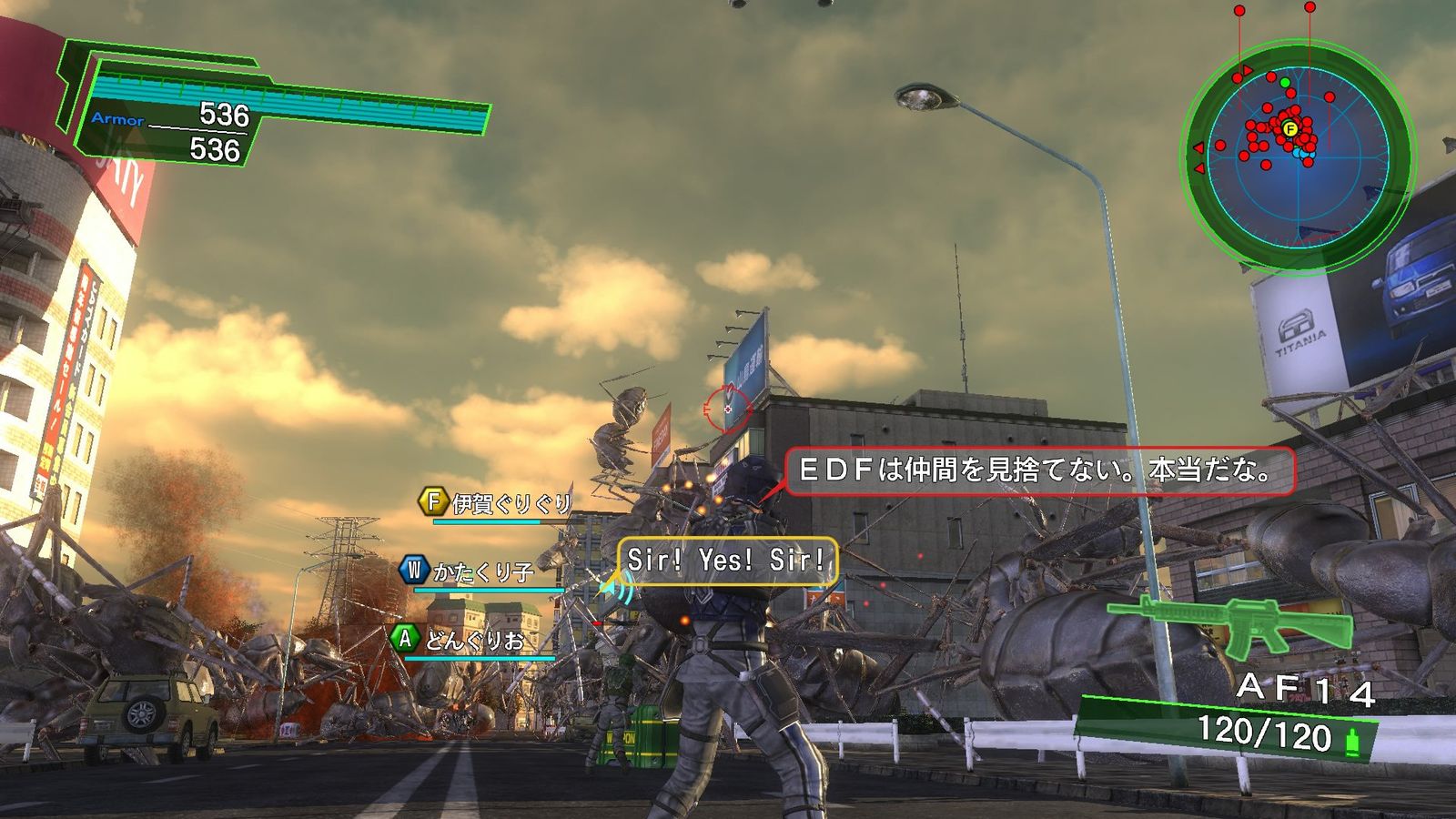Click the yellow F marker on the radar

click(1289, 129)
